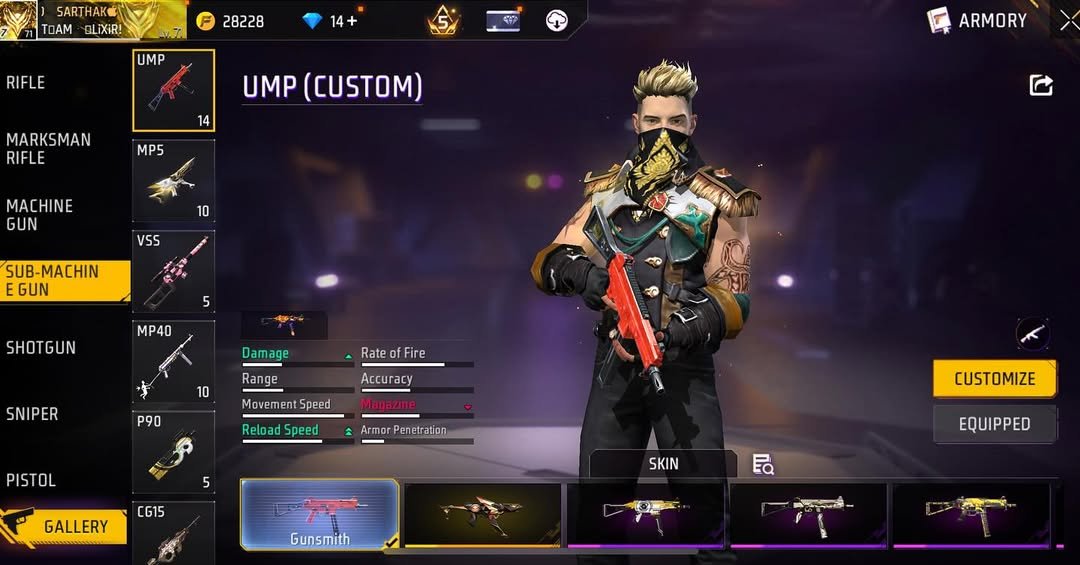Open the Pistol category
Viewport: 1080px width, 565px height.
[x=31, y=480]
